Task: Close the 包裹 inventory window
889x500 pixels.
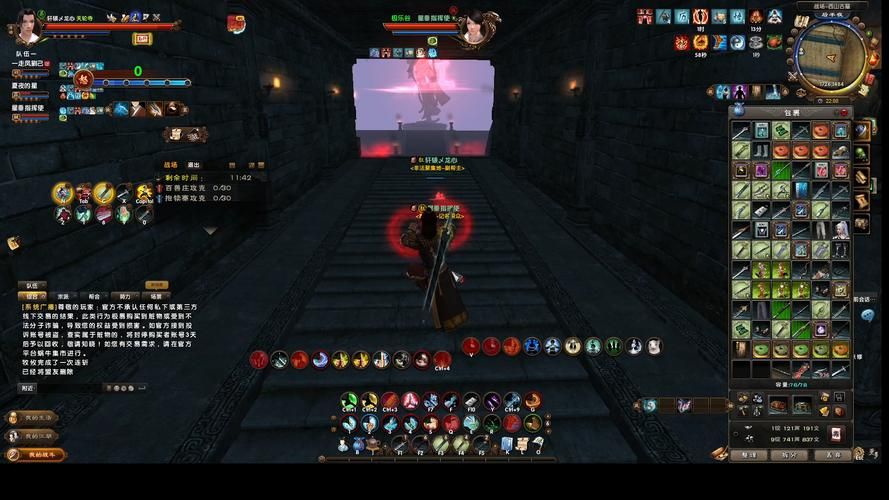Action: (x=843, y=112)
